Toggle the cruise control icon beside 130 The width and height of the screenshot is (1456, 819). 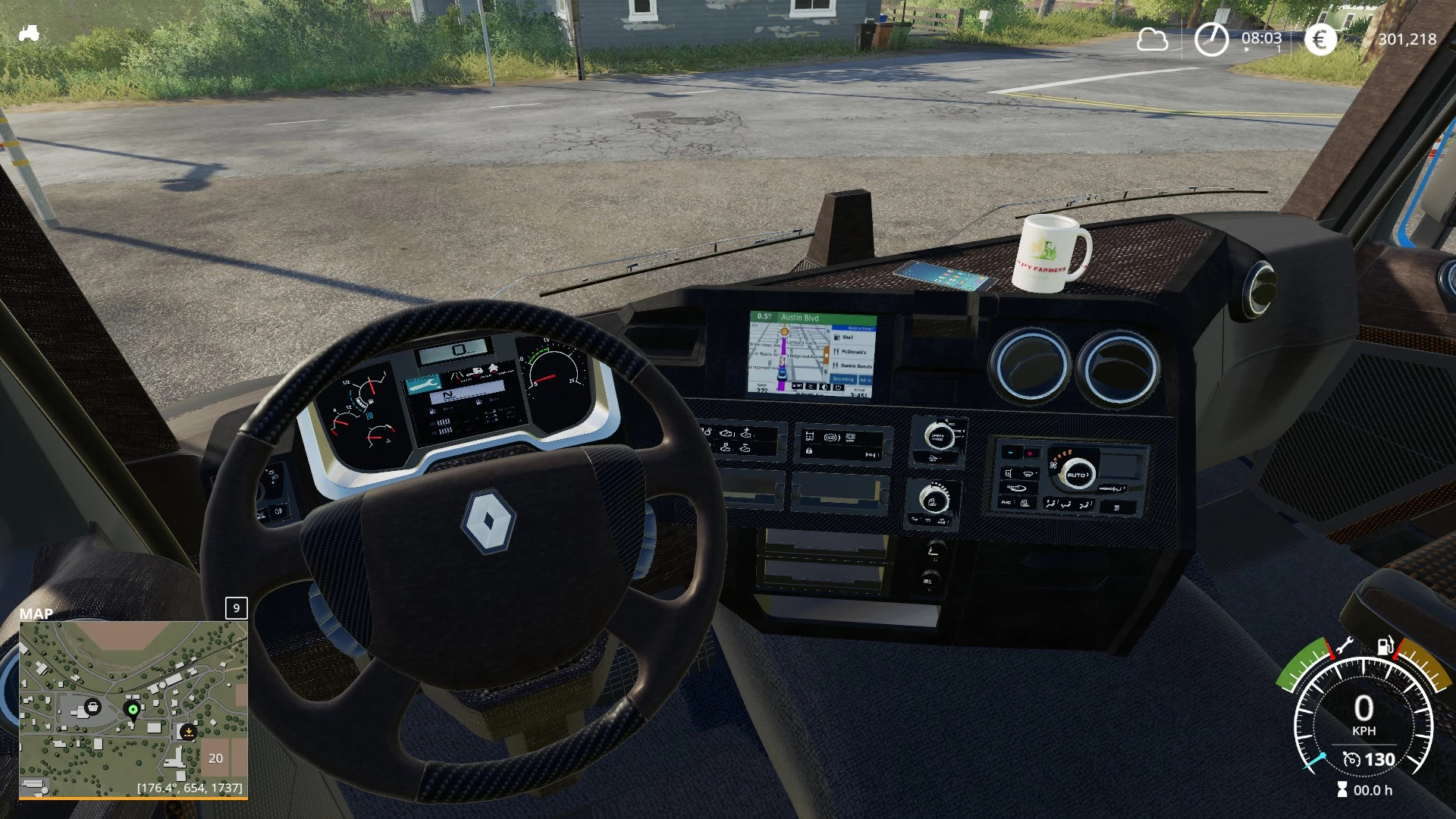(1351, 759)
